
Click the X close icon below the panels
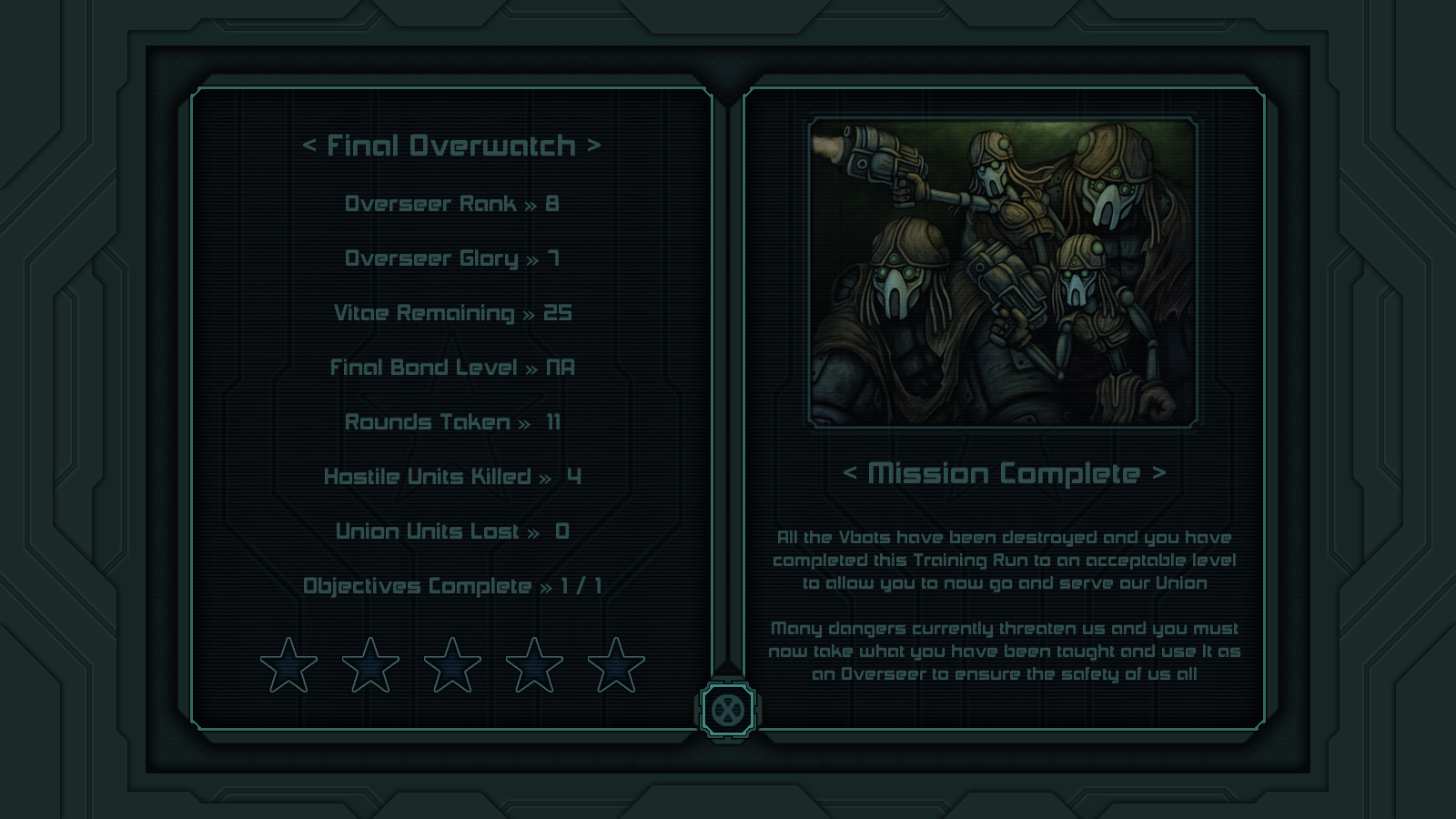point(727,712)
